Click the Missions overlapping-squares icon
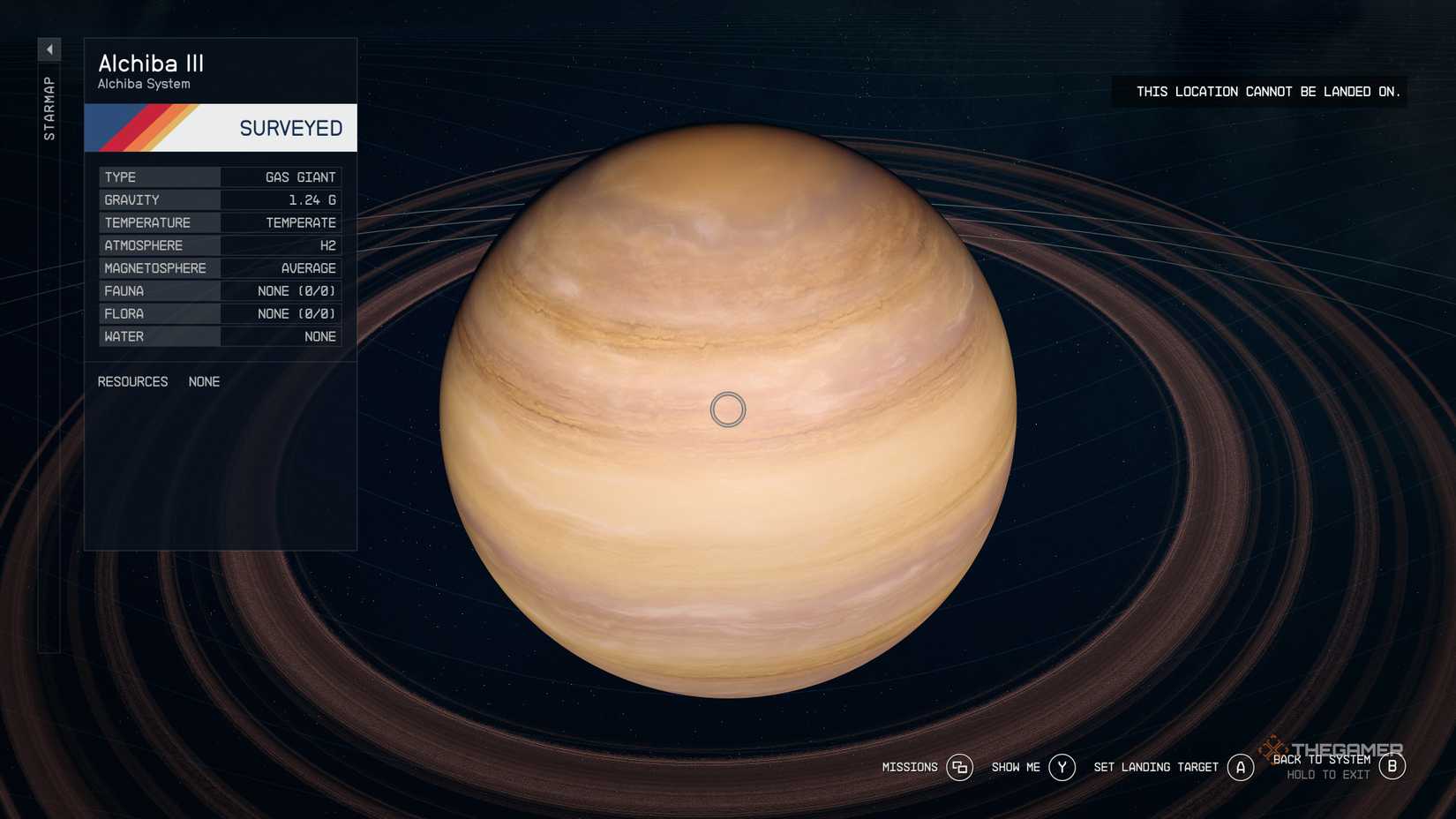 [961, 767]
